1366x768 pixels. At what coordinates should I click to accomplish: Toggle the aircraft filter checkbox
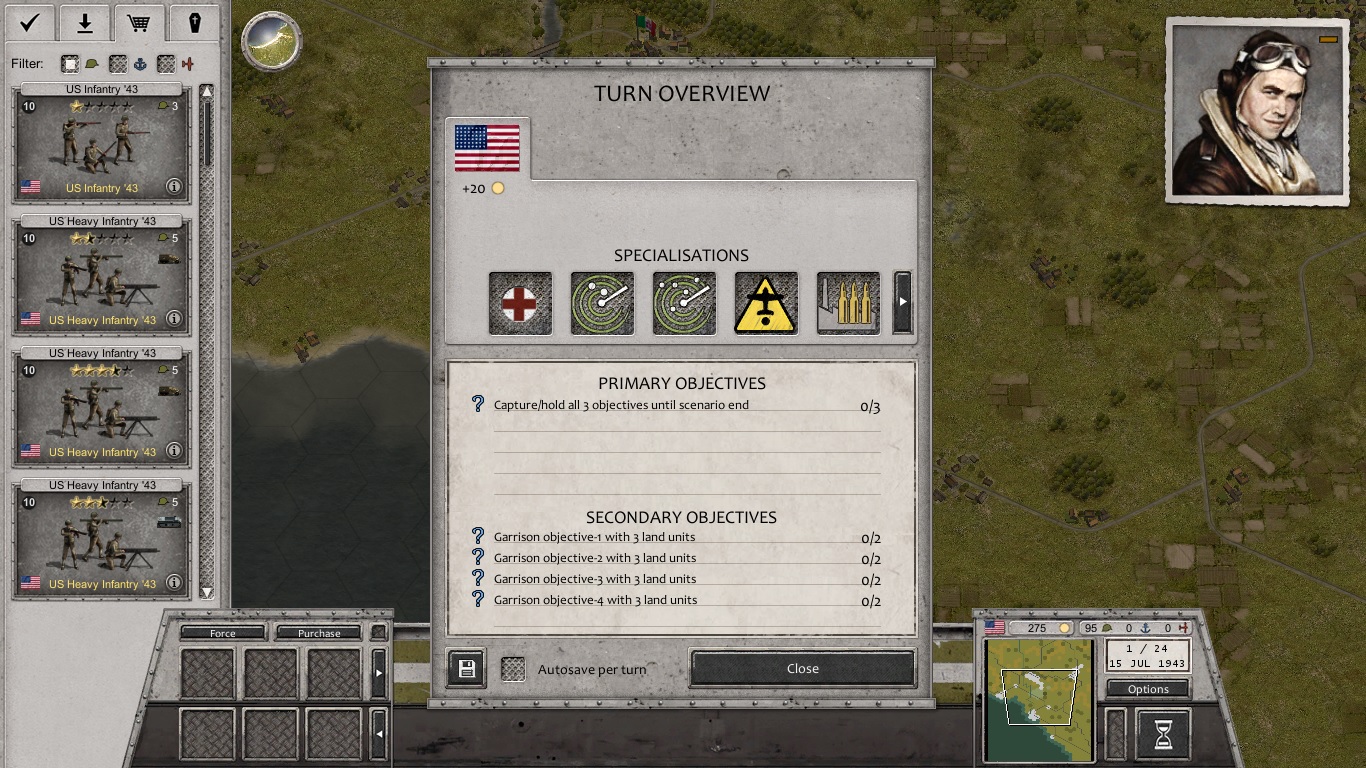[x=166, y=64]
